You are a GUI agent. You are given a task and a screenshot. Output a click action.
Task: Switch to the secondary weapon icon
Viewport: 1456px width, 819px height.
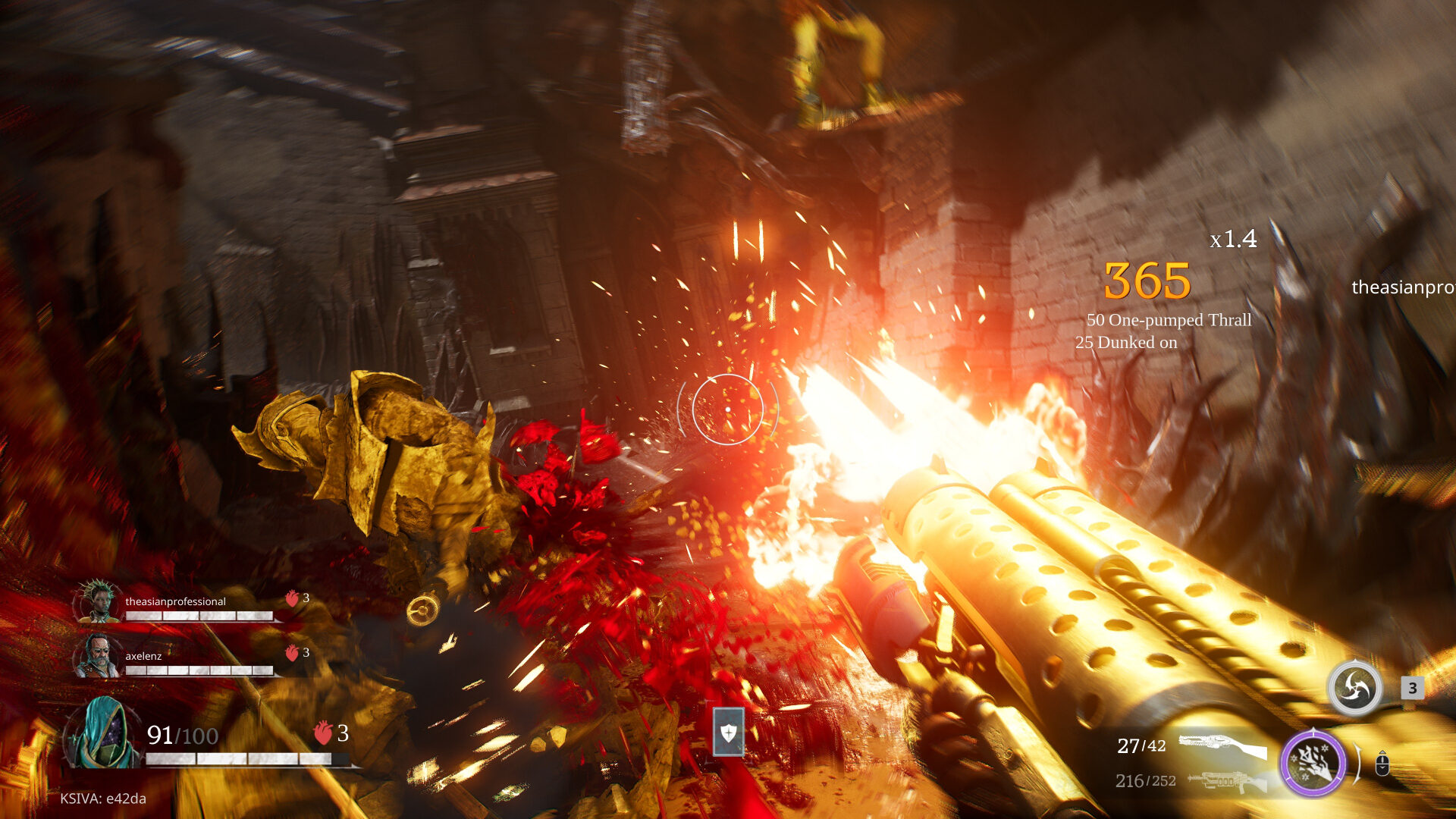coord(1227,781)
